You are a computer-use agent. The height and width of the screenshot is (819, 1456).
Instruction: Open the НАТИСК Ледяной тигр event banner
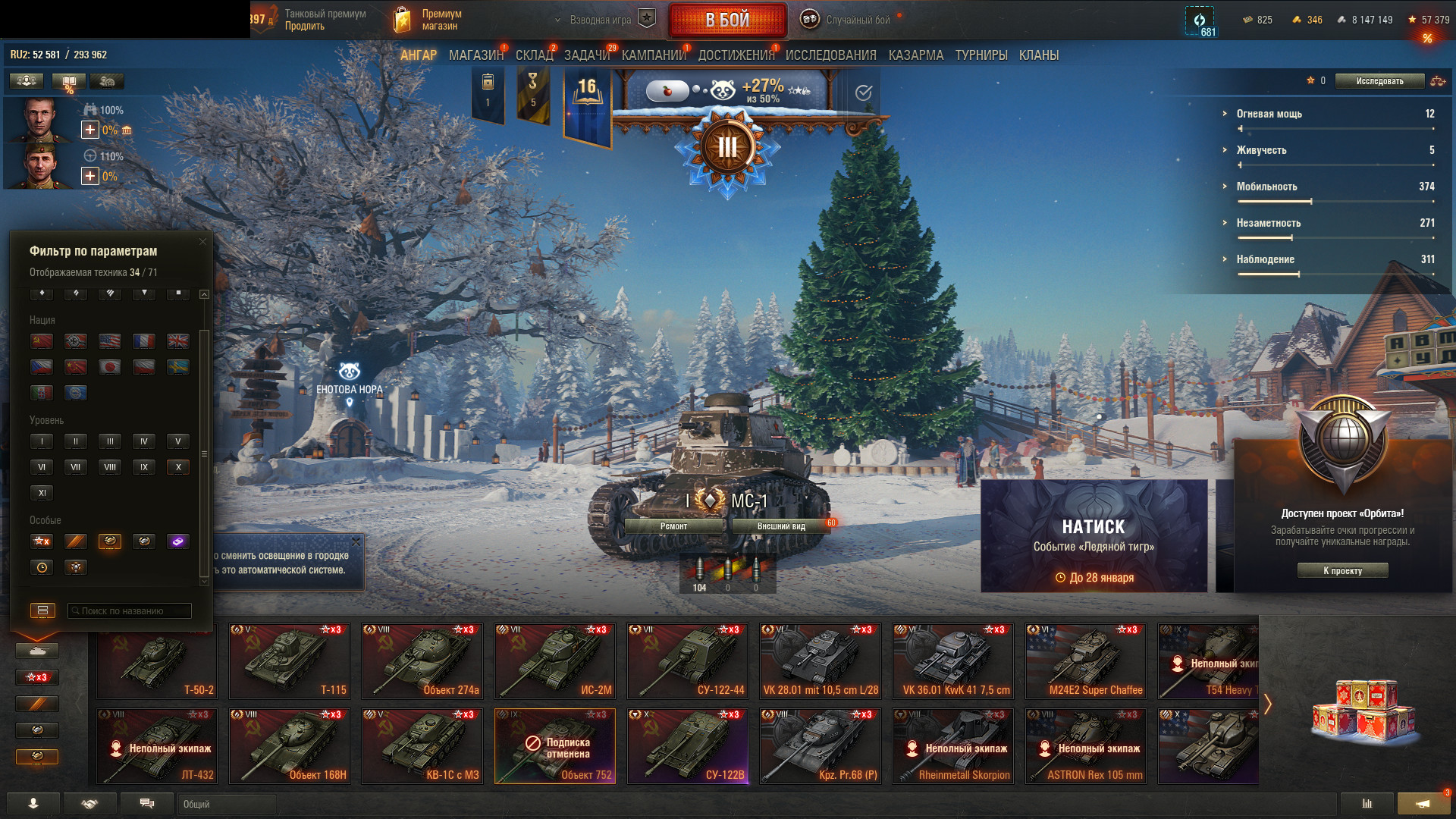(x=1094, y=535)
